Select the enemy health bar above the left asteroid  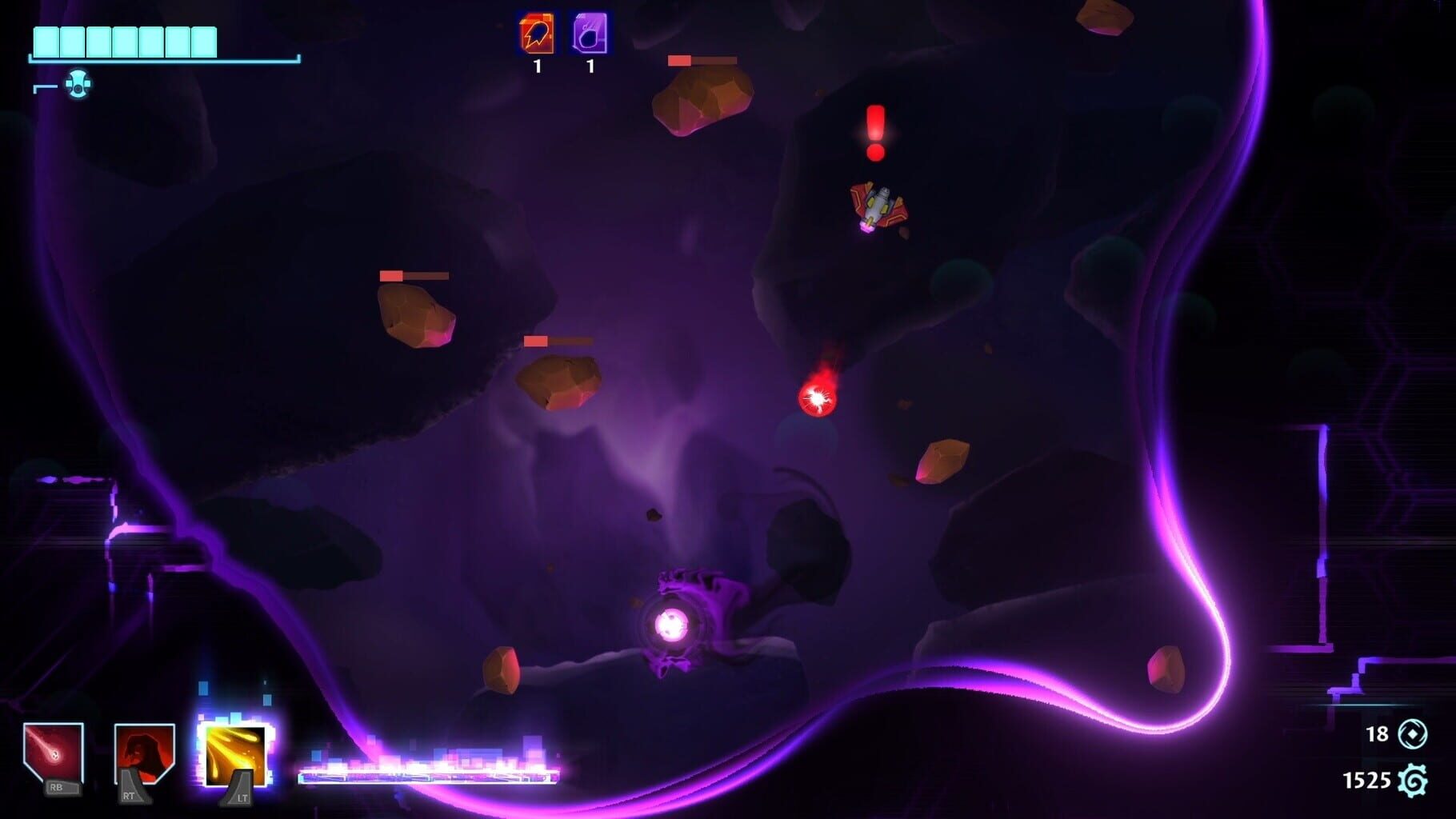(412, 275)
